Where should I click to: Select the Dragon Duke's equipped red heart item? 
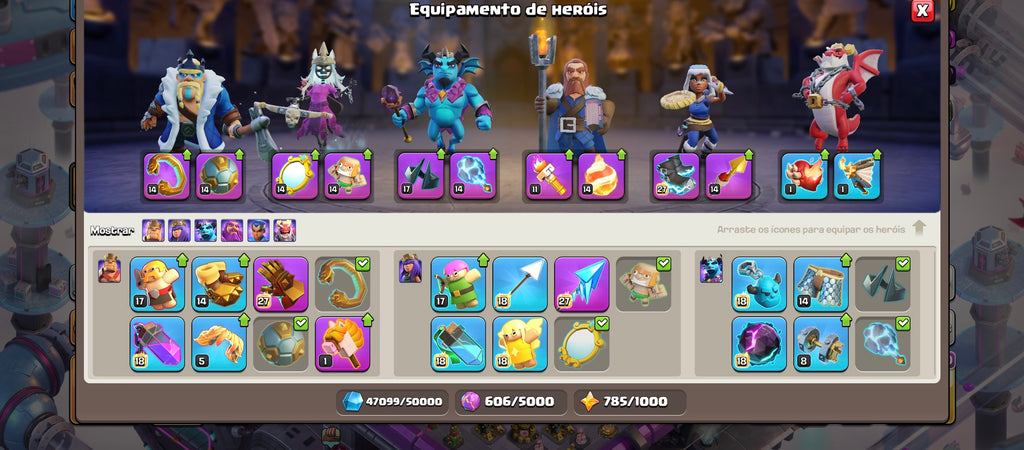click(804, 175)
